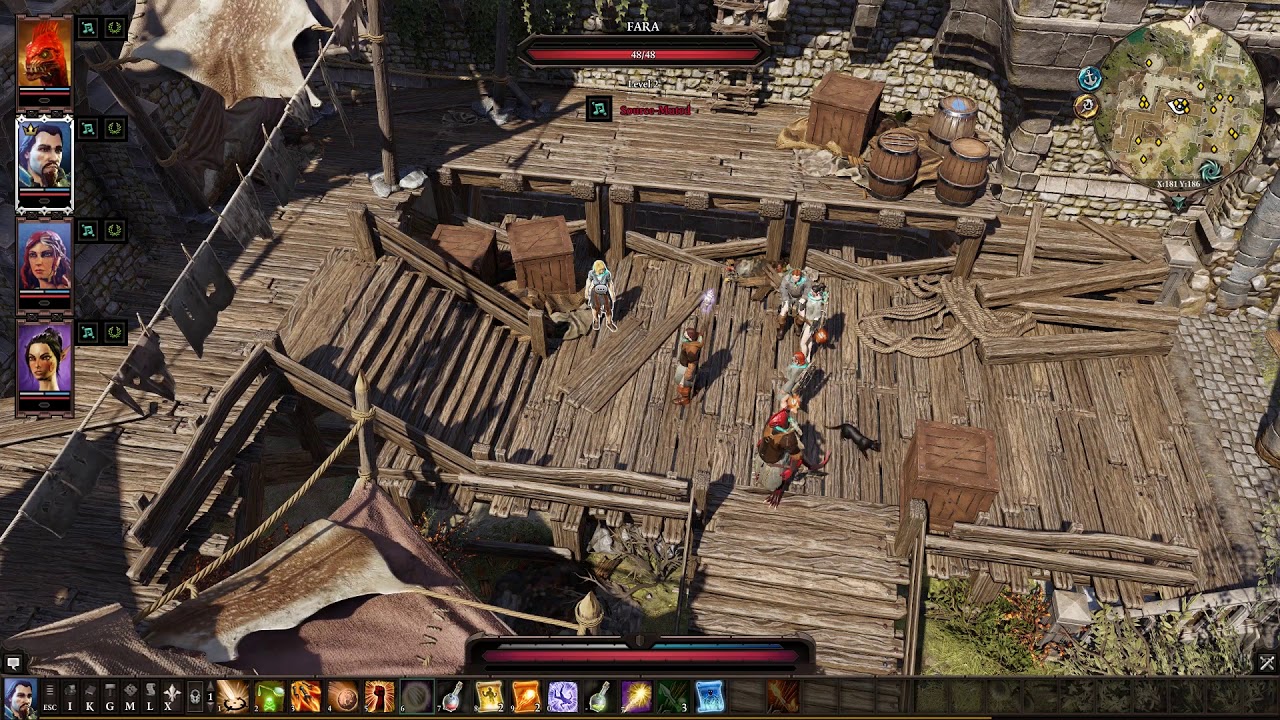Open the game menu (ESC) button
Screen dimensions: 1280x720
click(49, 696)
